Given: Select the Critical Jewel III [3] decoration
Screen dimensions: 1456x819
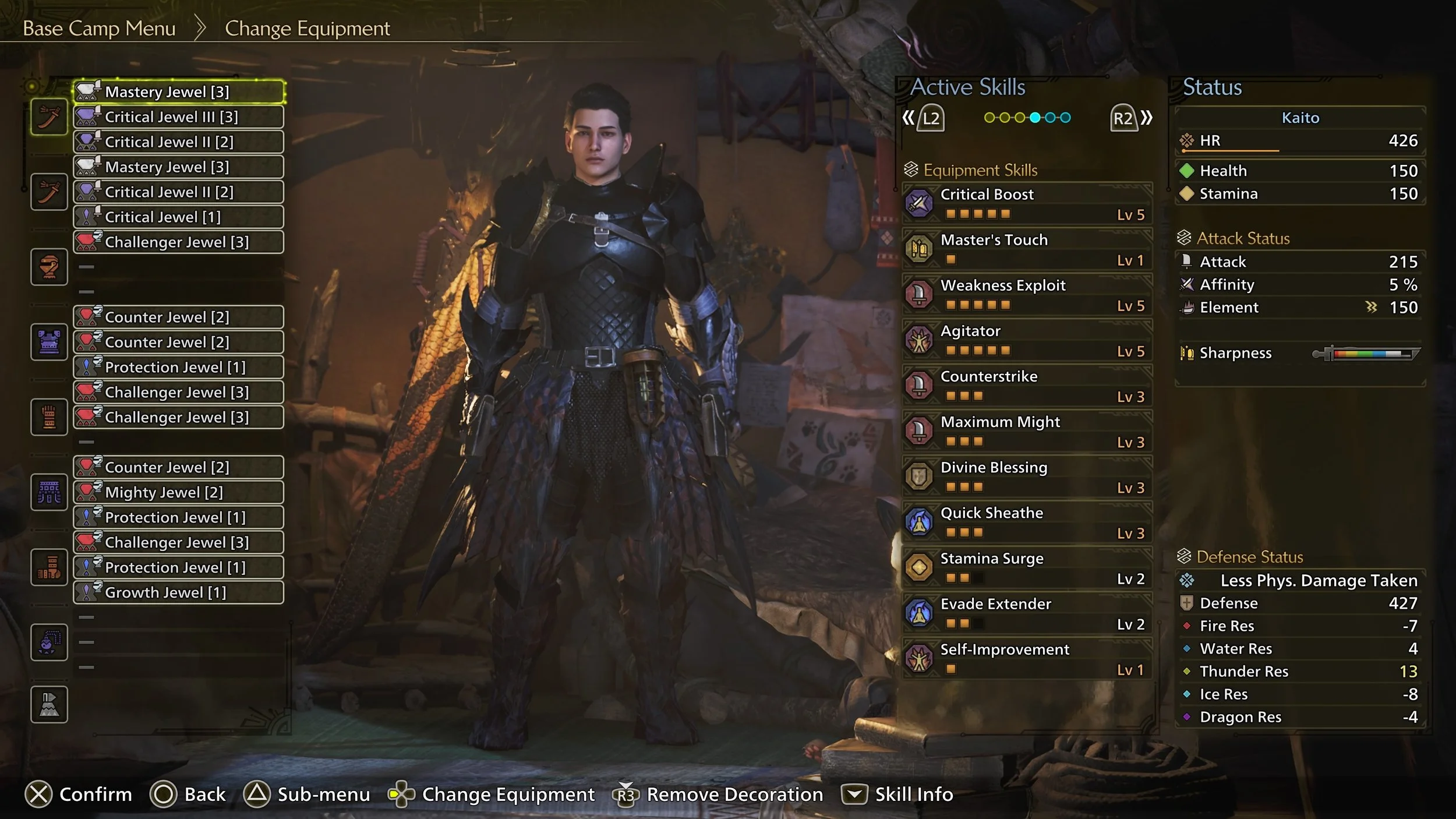Looking at the screenshot, I should pos(178,117).
